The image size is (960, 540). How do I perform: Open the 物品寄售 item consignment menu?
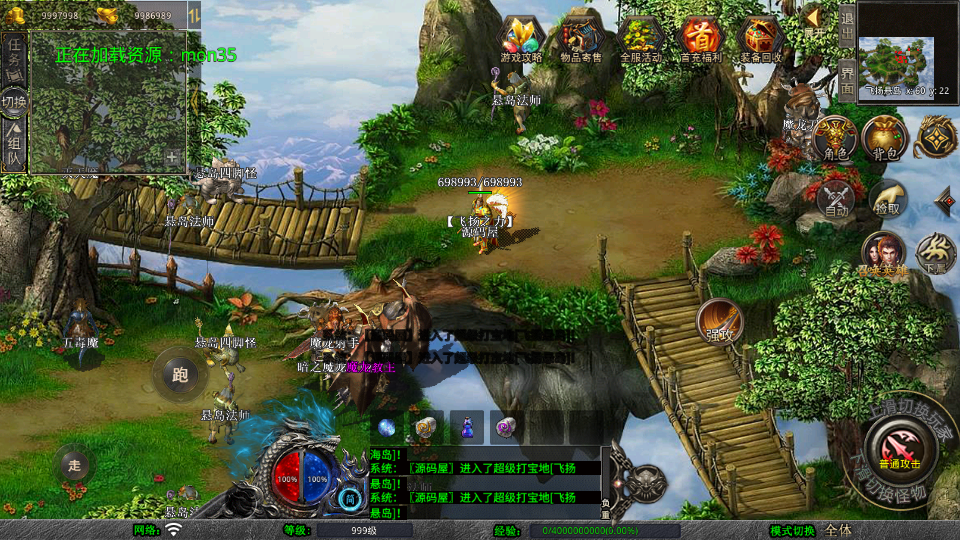(581, 39)
